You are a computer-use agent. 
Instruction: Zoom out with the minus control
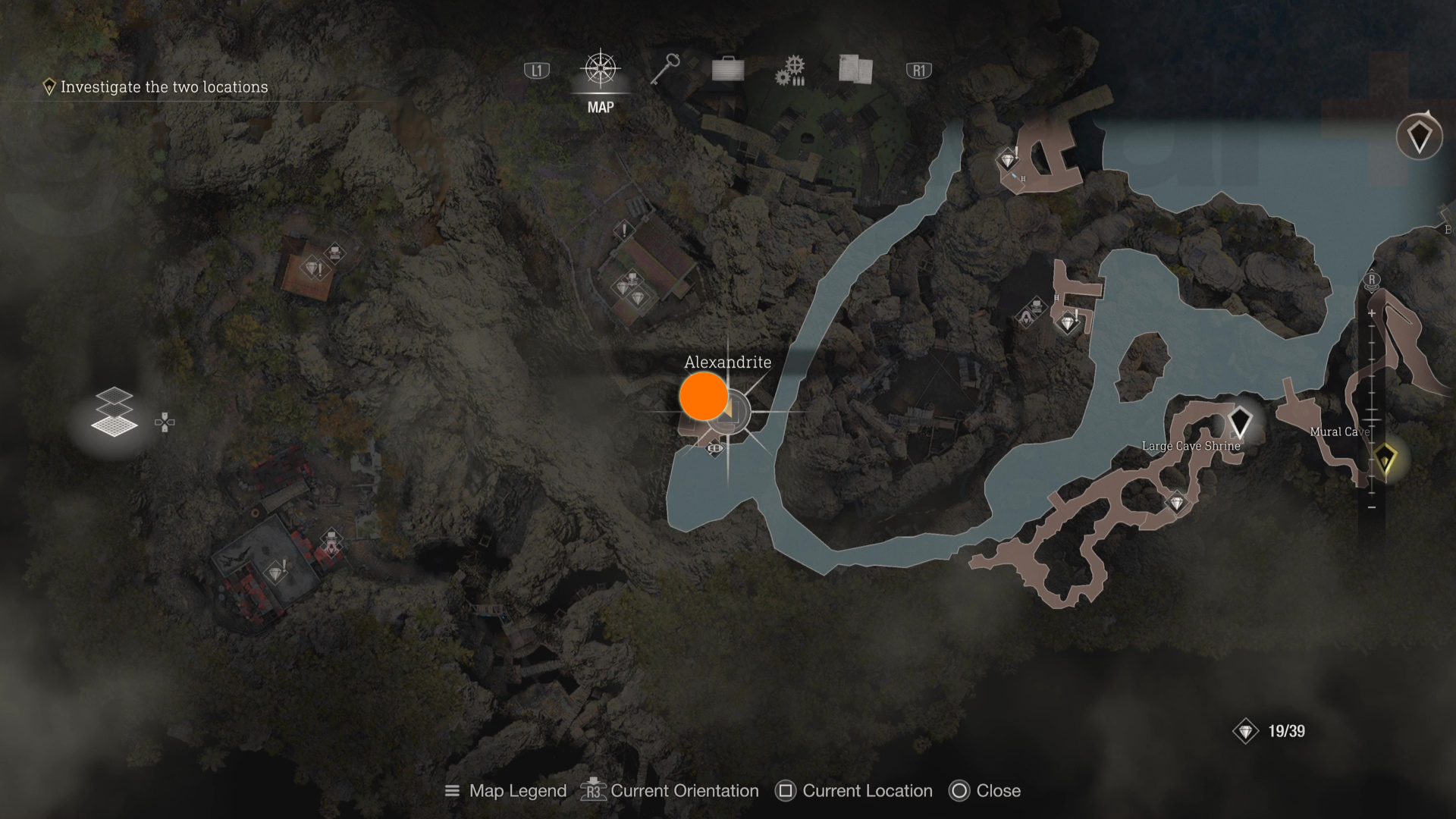pos(1372,507)
